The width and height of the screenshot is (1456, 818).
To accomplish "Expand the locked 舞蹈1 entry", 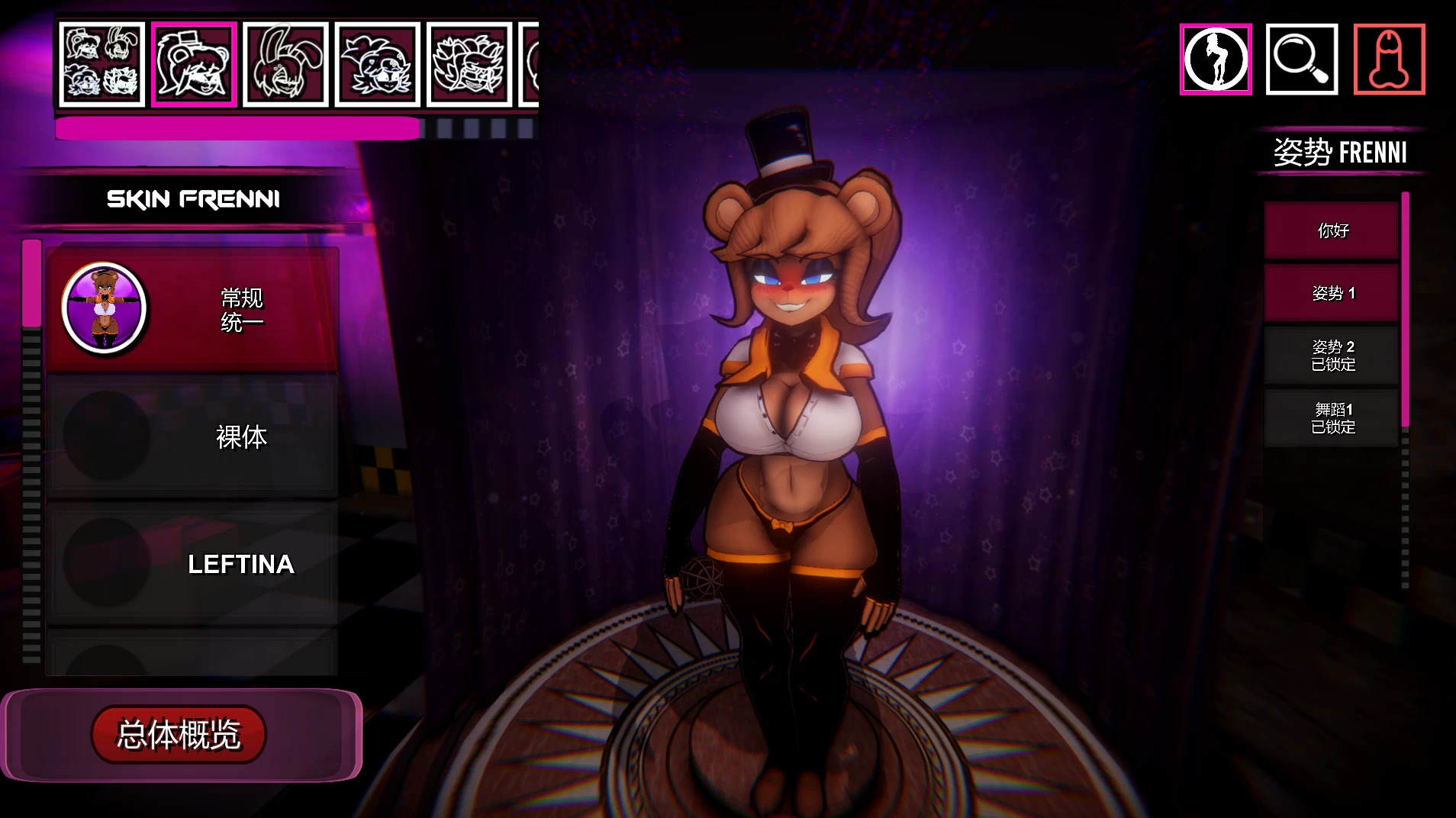I will [1332, 418].
